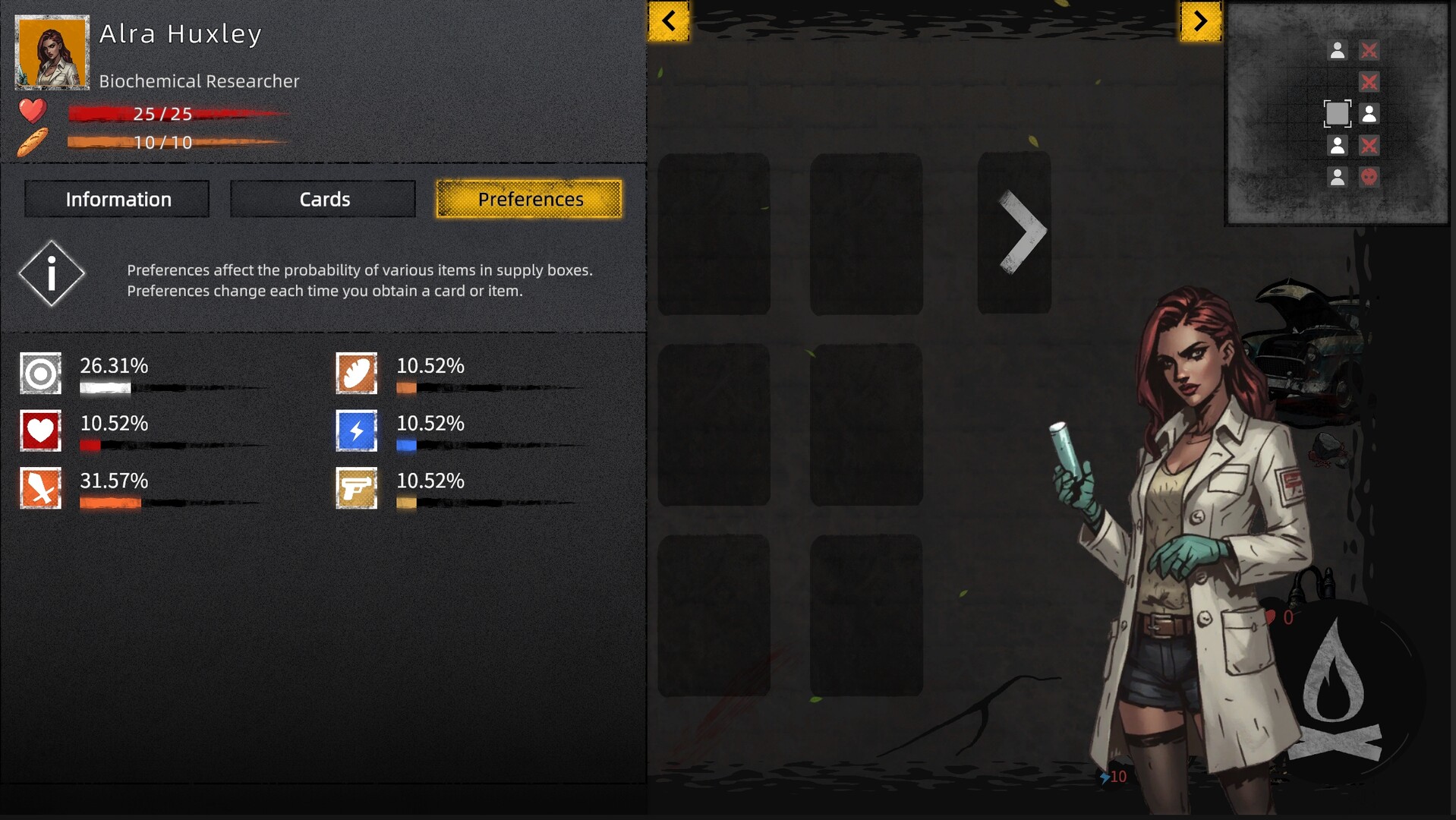This screenshot has width=1456, height=820.
Task: Open the Cards tab
Action: (323, 198)
